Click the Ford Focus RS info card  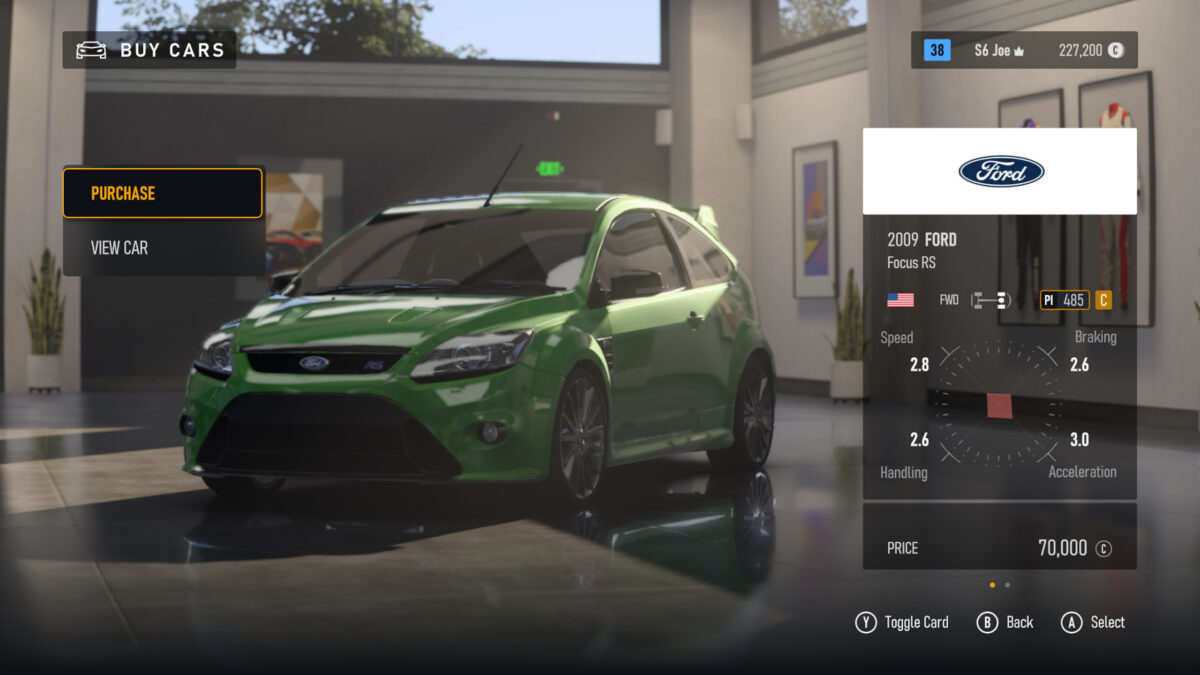coord(999,350)
